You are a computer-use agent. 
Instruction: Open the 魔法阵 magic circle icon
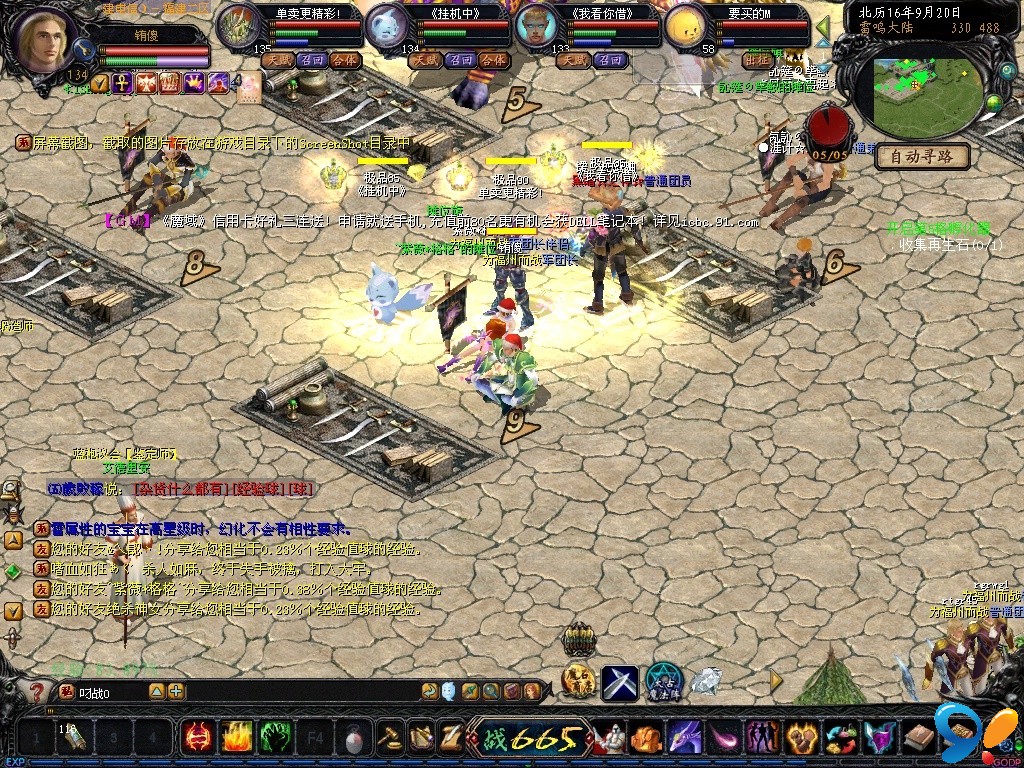(x=663, y=682)
